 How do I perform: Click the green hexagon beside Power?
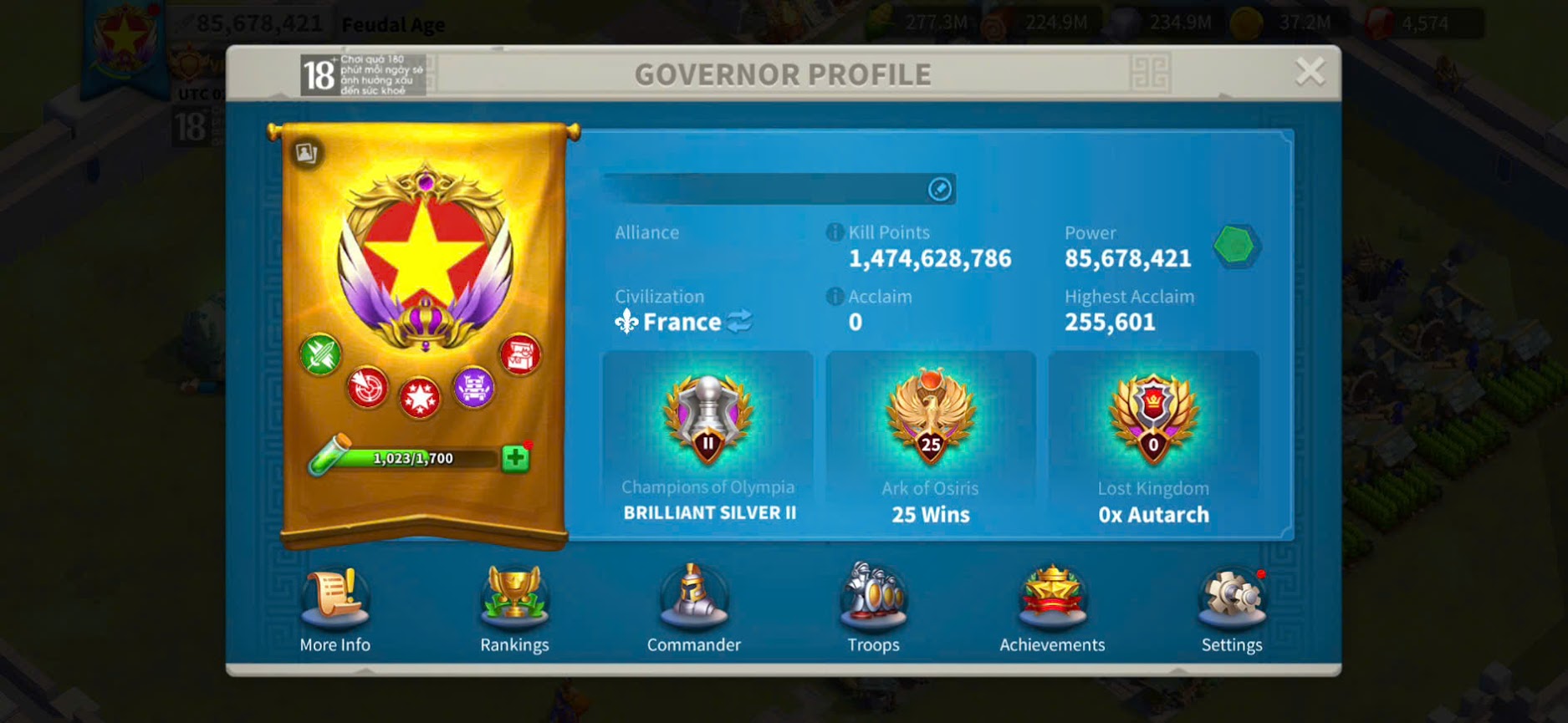pos(1236,246)
